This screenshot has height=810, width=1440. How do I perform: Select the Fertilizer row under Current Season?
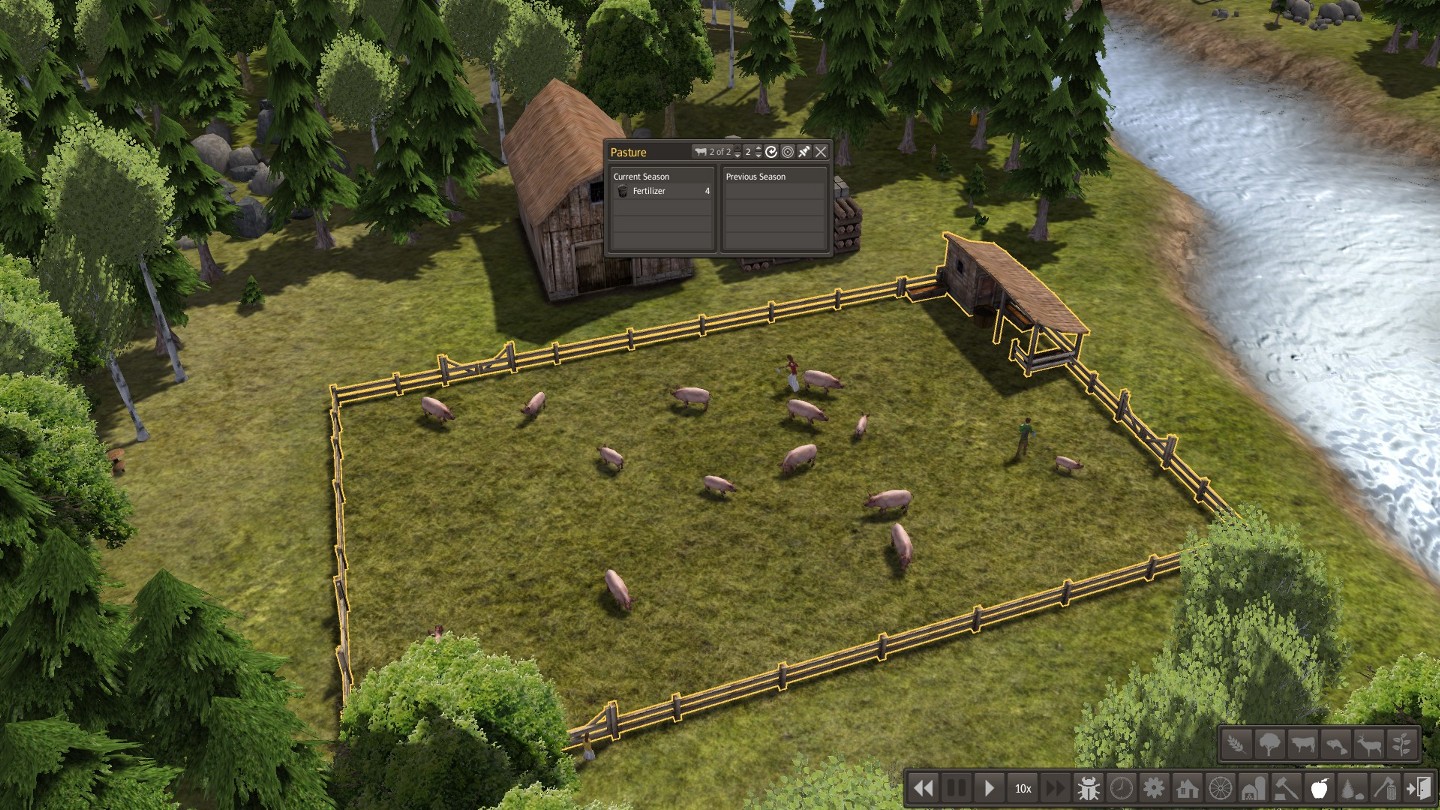point(661,191)
